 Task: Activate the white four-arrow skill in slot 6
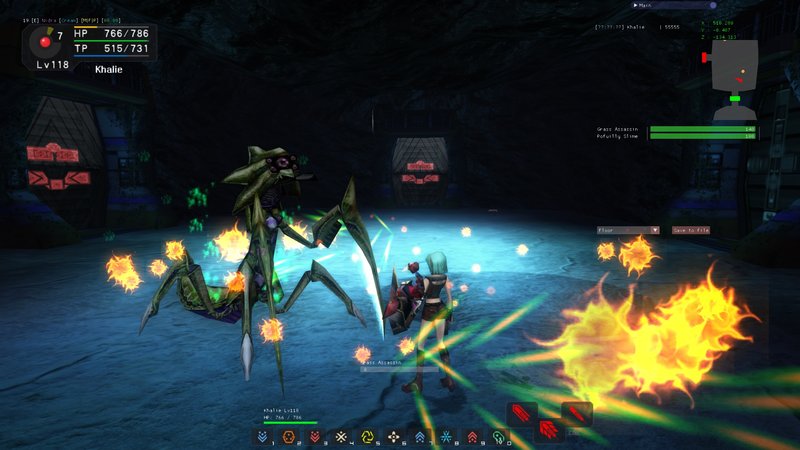point(393,437)
